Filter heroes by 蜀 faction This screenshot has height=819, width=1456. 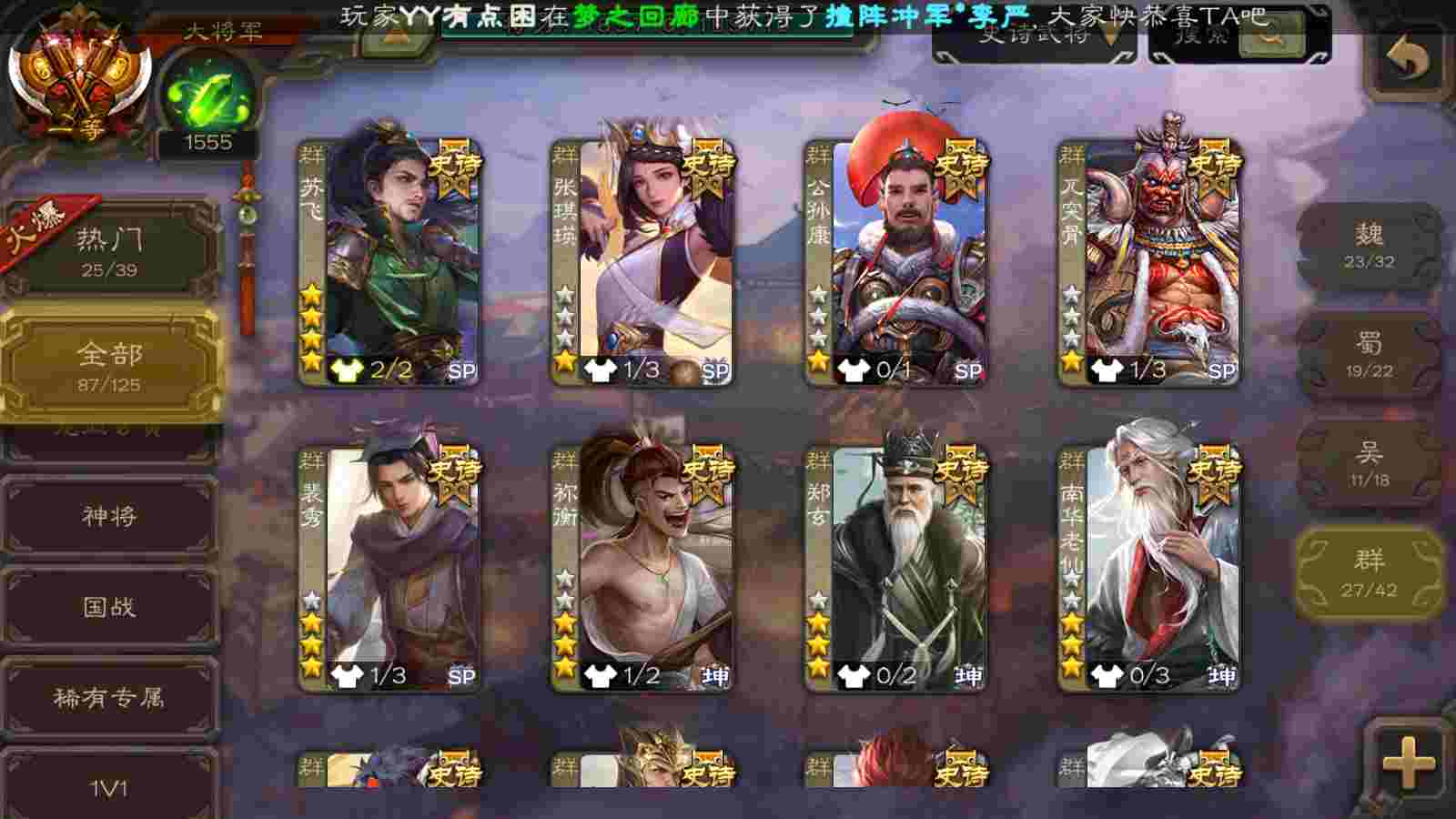tap(1369, 355)
